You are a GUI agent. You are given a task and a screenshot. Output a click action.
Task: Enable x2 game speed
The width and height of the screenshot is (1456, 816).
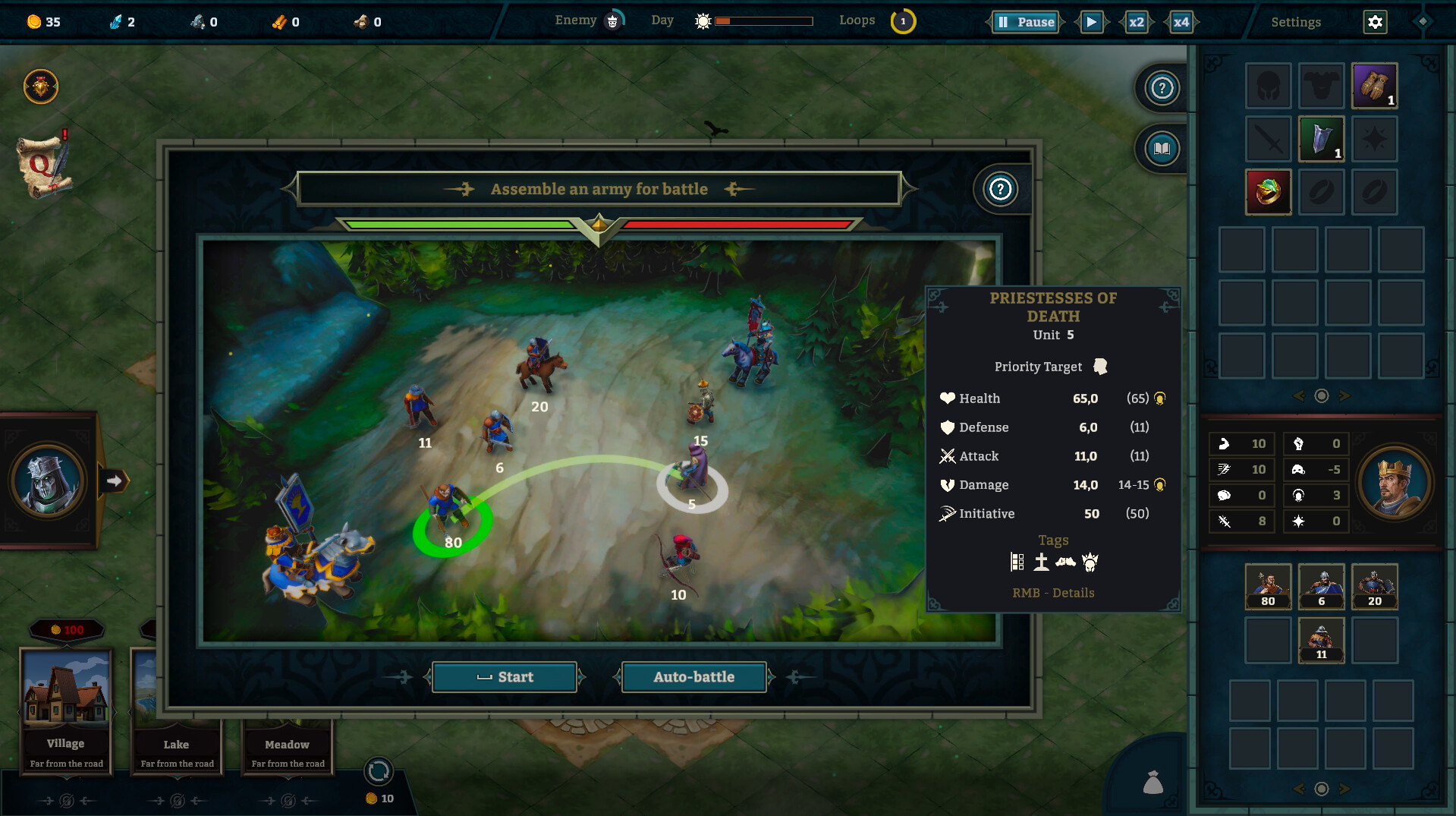tap(1136, 22)
